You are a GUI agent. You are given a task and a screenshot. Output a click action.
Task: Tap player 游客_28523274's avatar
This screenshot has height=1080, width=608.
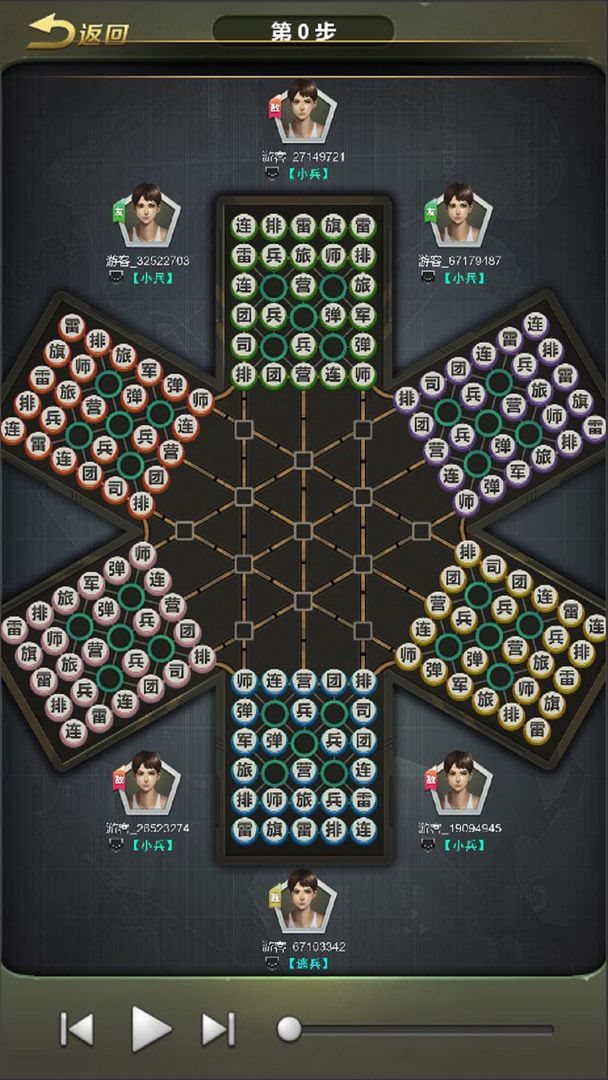click(x=147, y=783)
